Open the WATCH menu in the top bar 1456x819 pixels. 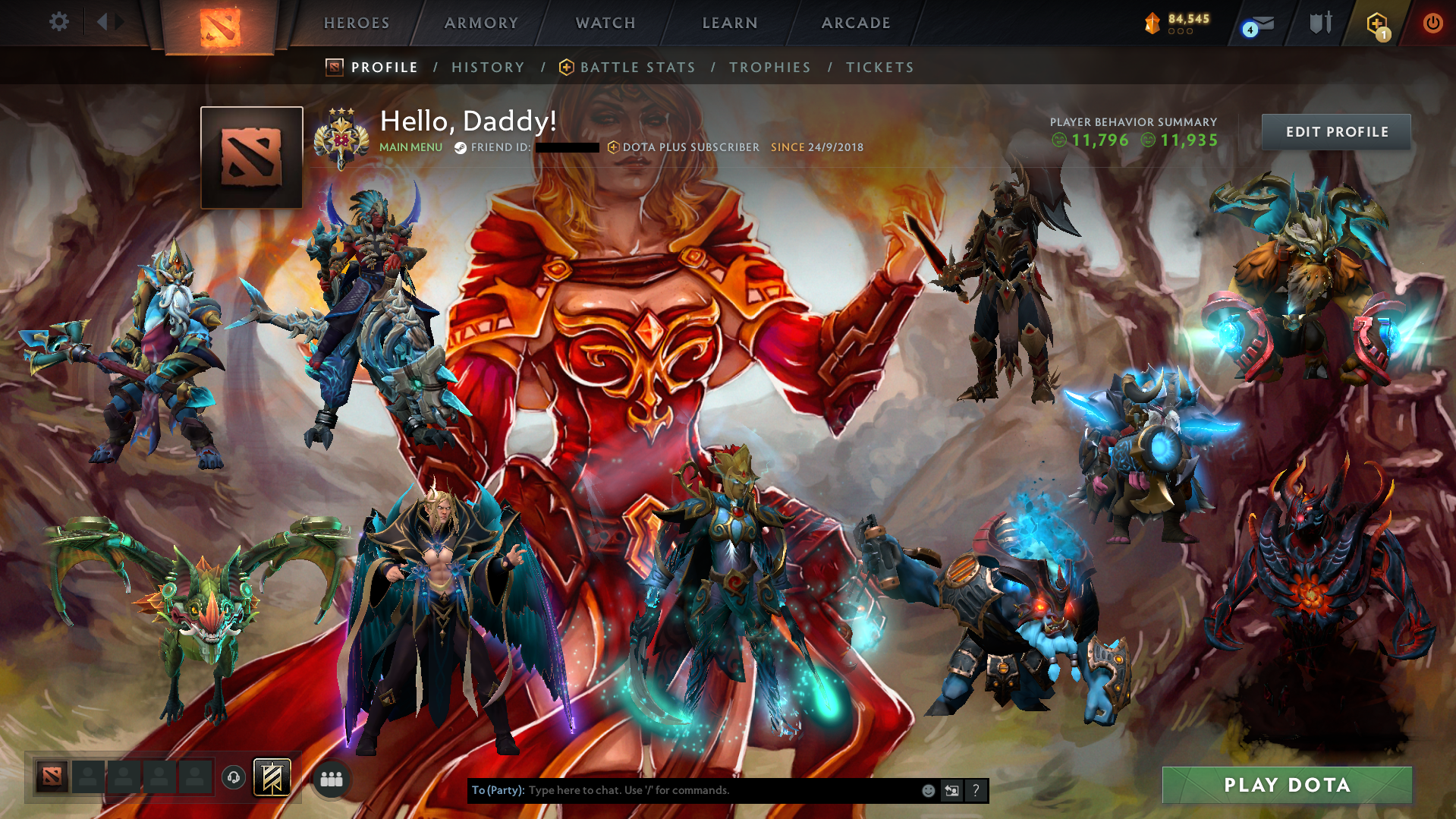click(605, 23)
